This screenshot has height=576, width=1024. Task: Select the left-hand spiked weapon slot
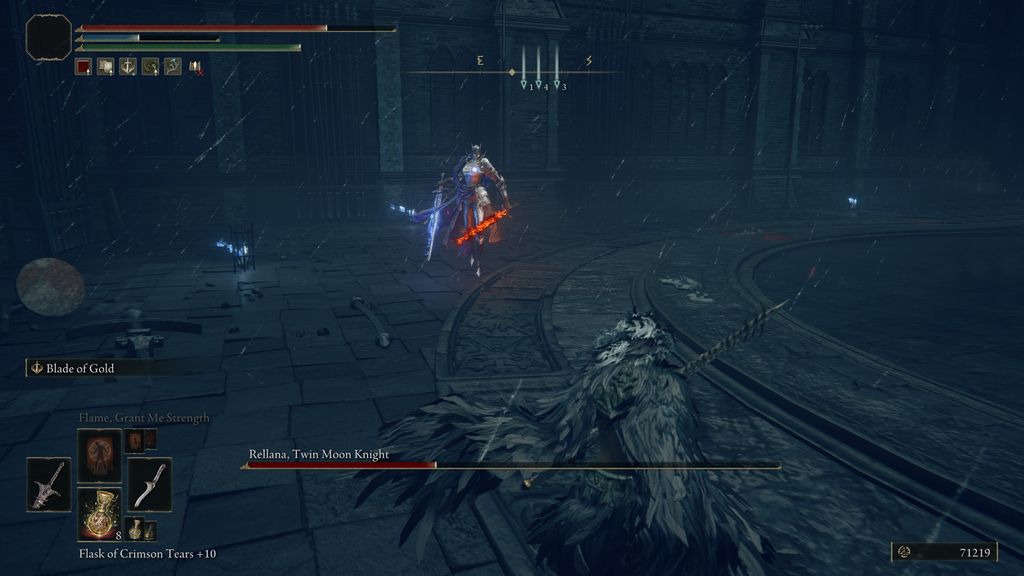pyautogui.click(x=49, y=485)
